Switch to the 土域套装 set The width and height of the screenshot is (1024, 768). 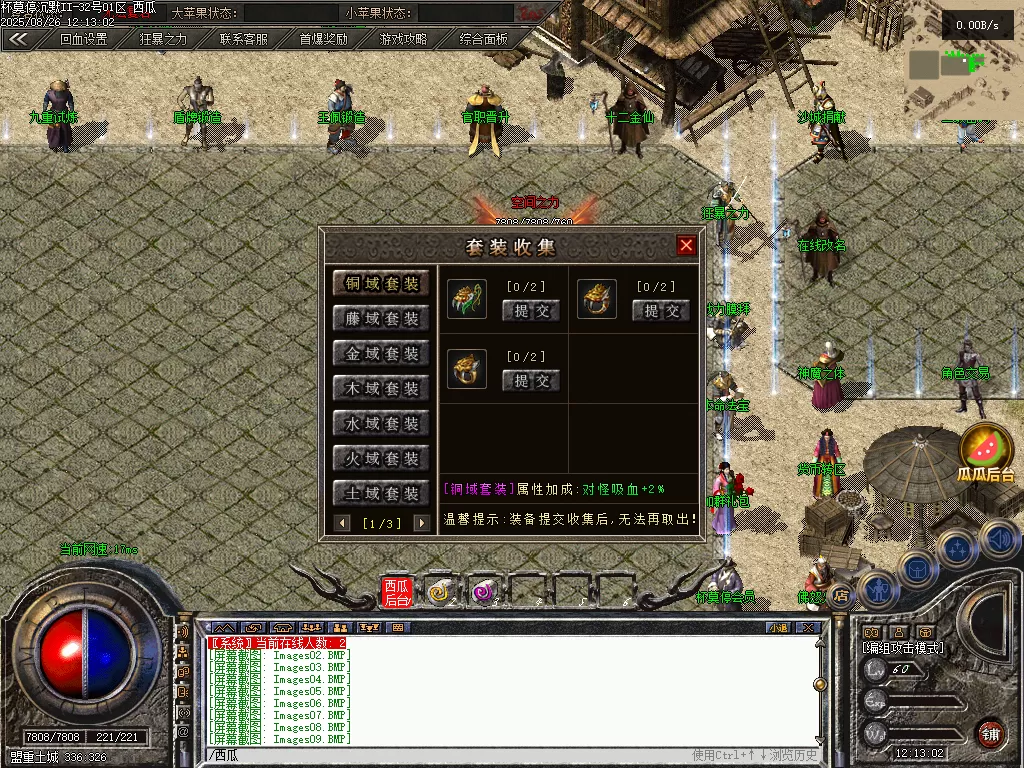pos(381,494)
